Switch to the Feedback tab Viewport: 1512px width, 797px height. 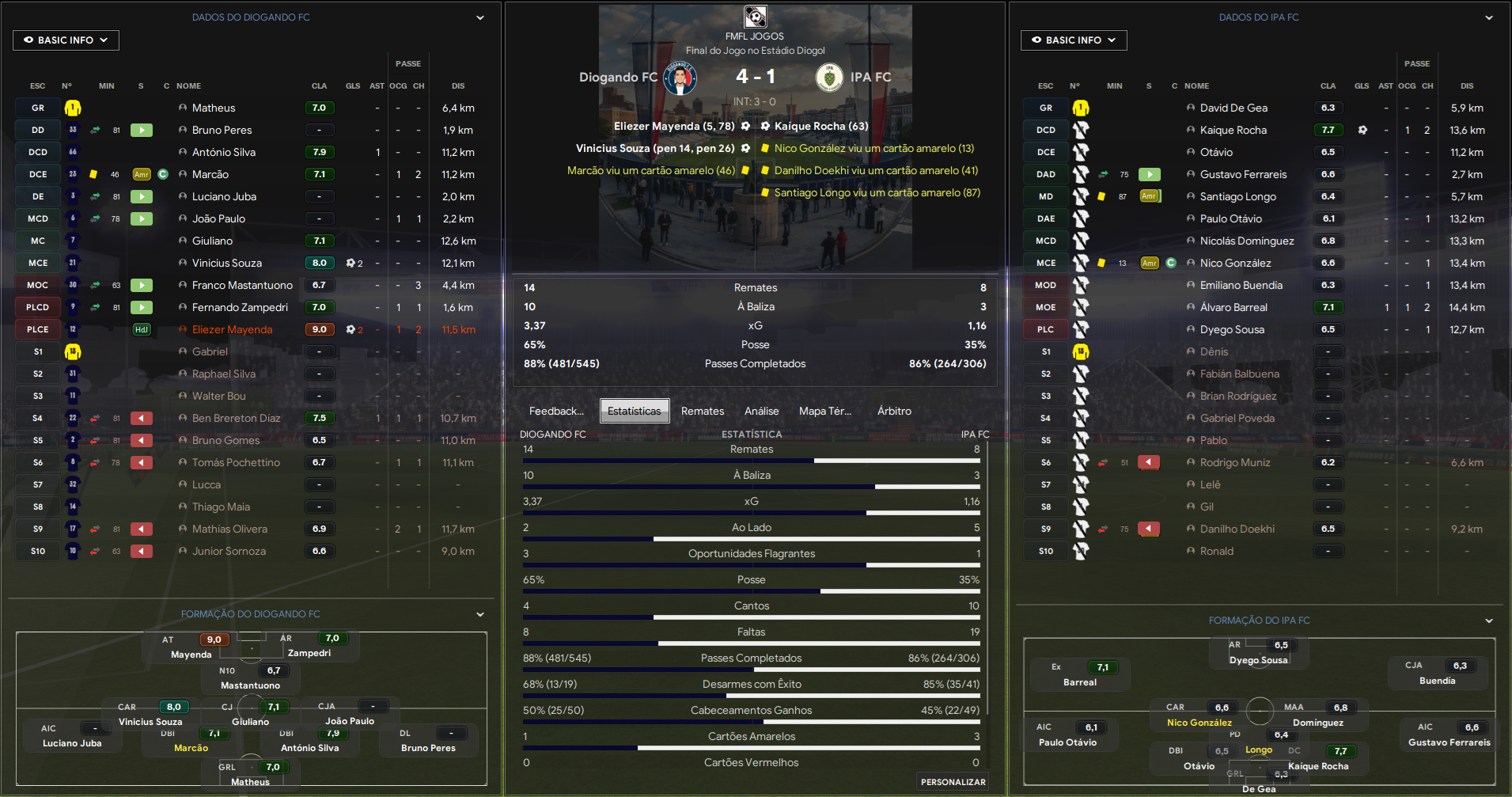click(x=555, y=411)
